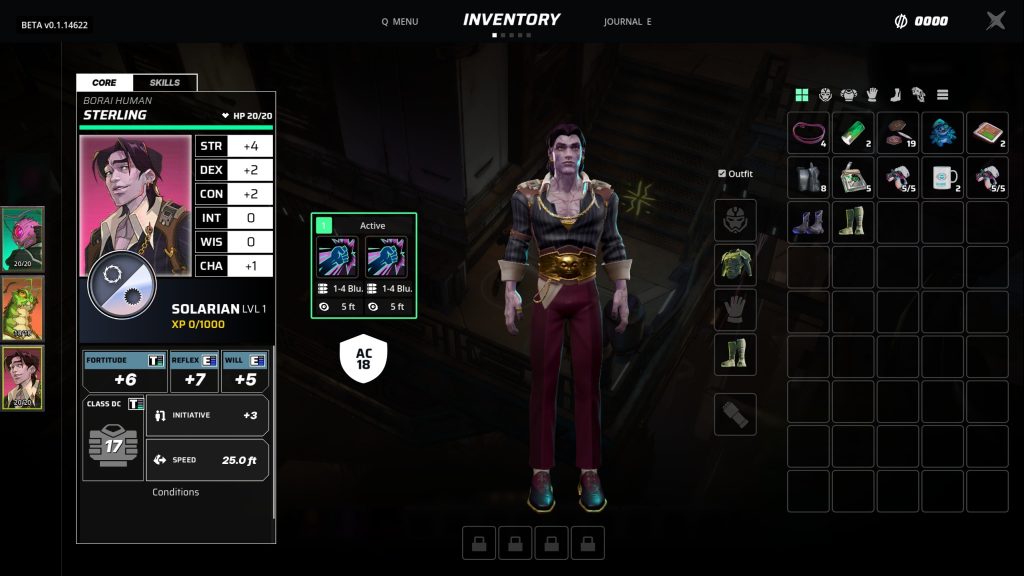Screen dimensions: 1024x576
Task: Select the pink insectoid party member portrait
Action: (x=22, y=239)
